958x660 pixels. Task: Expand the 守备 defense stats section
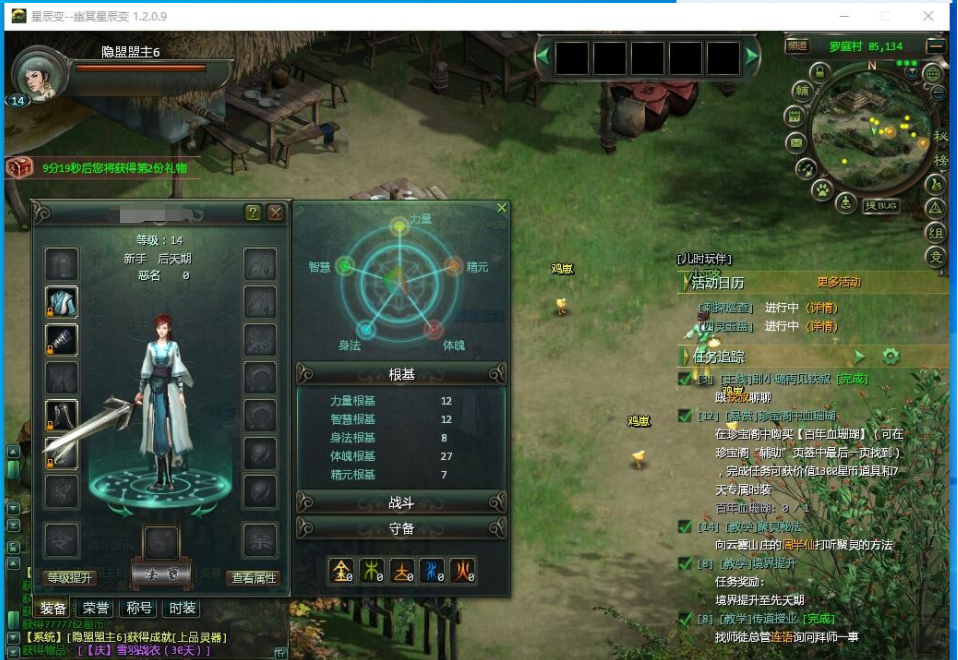point(401,528)
